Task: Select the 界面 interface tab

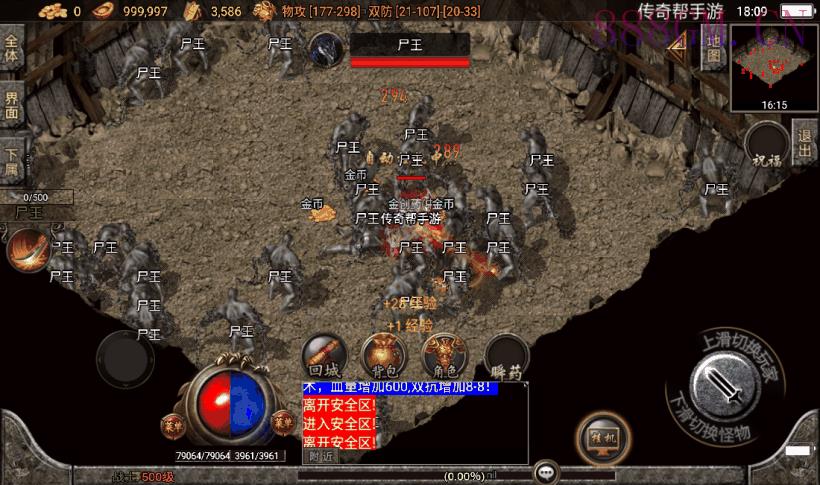Action: point(12,104)
